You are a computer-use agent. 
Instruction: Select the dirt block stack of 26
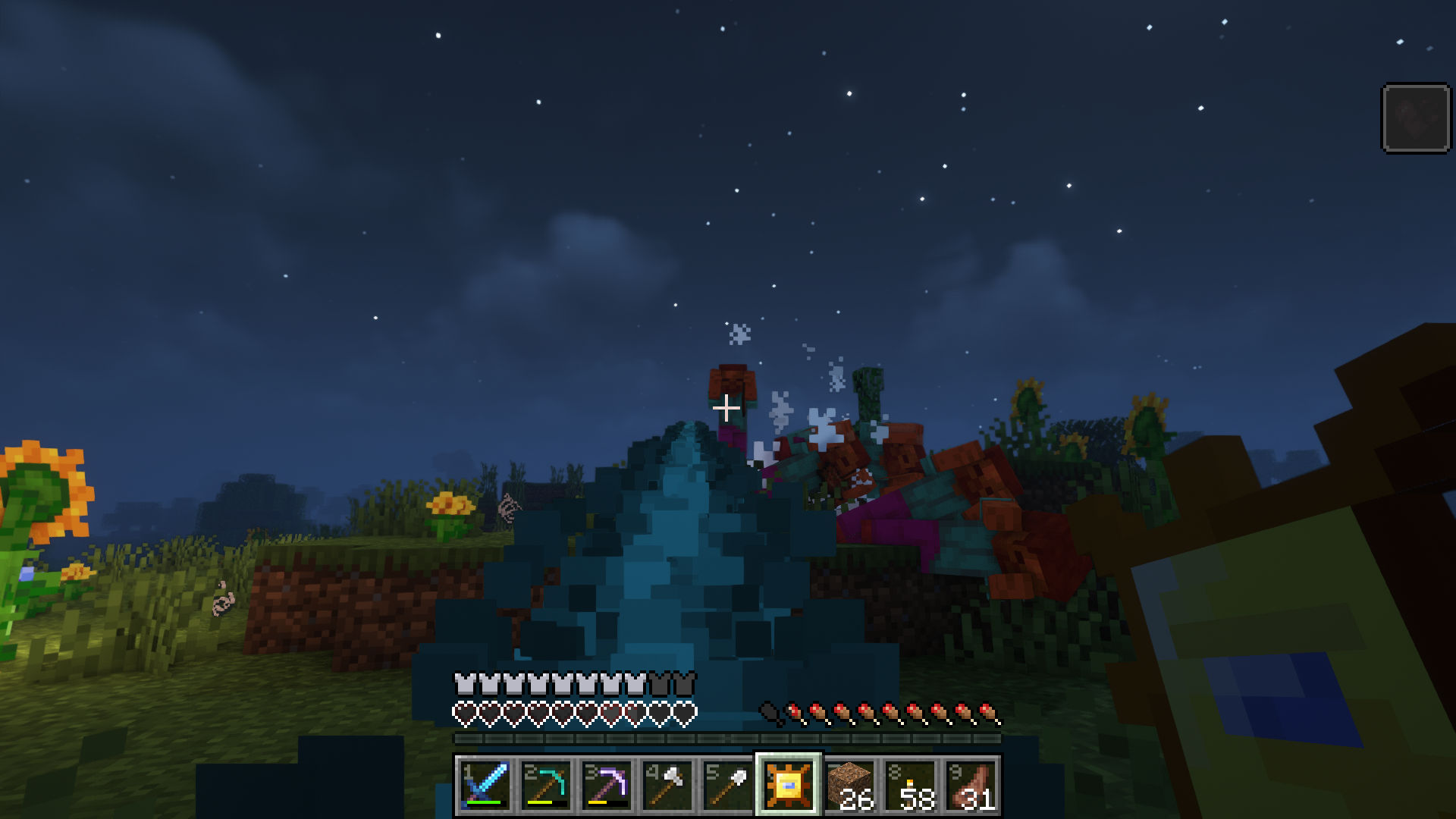pyautogui.click(x=849, y=785)
